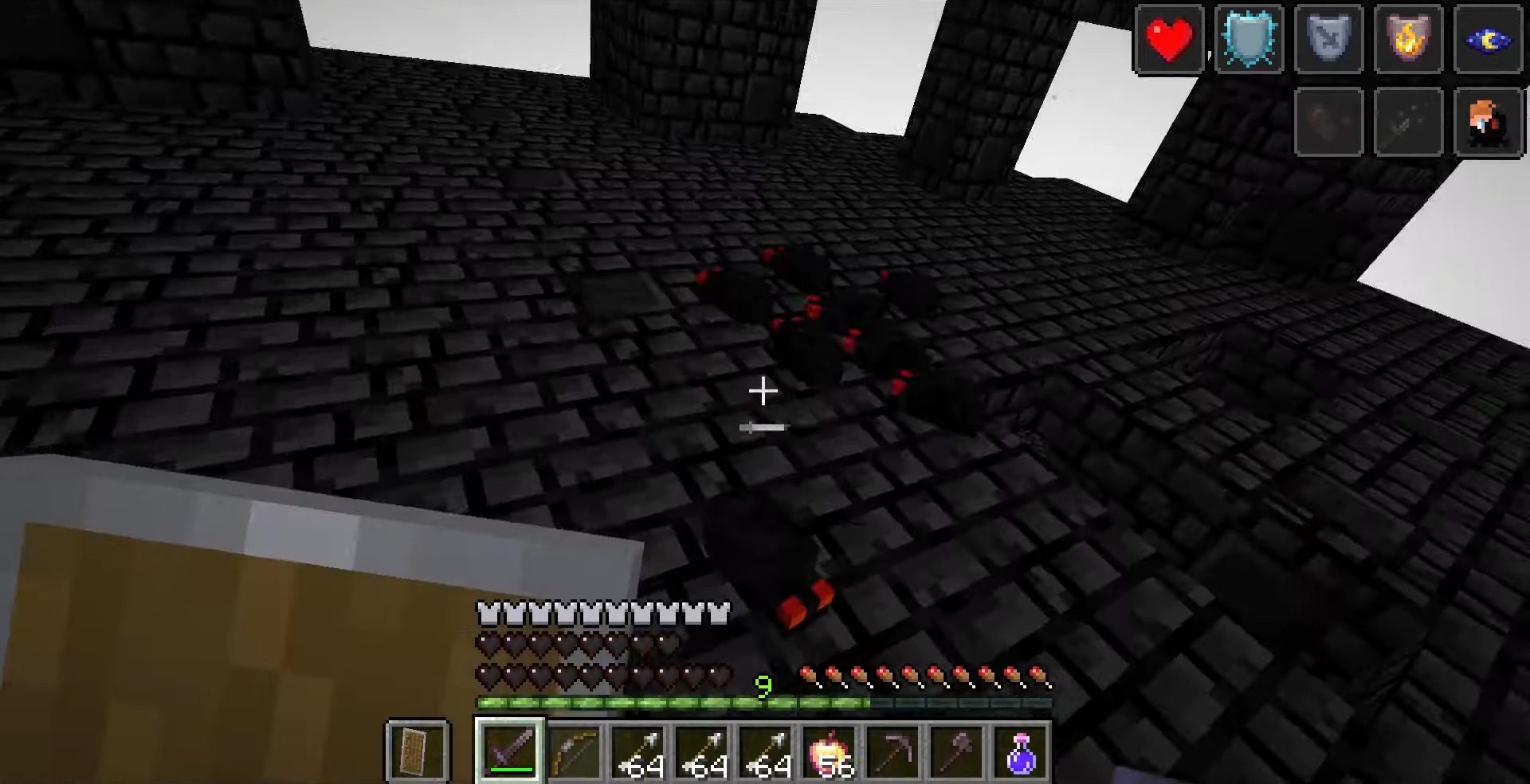Select the pickaxe hotbar slot
This screenshot has height=784, width=1530.
pyautogui.click(x=894, y=752)
